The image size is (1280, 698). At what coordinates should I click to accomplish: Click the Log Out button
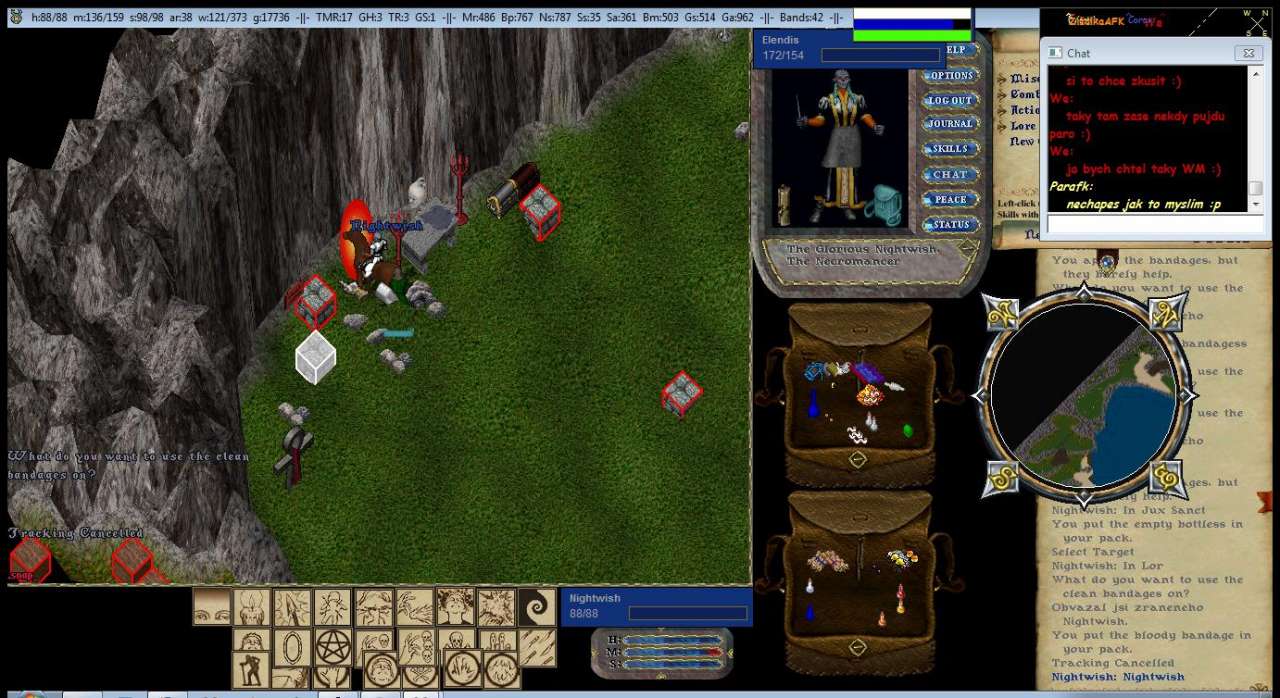coord(949,100)
